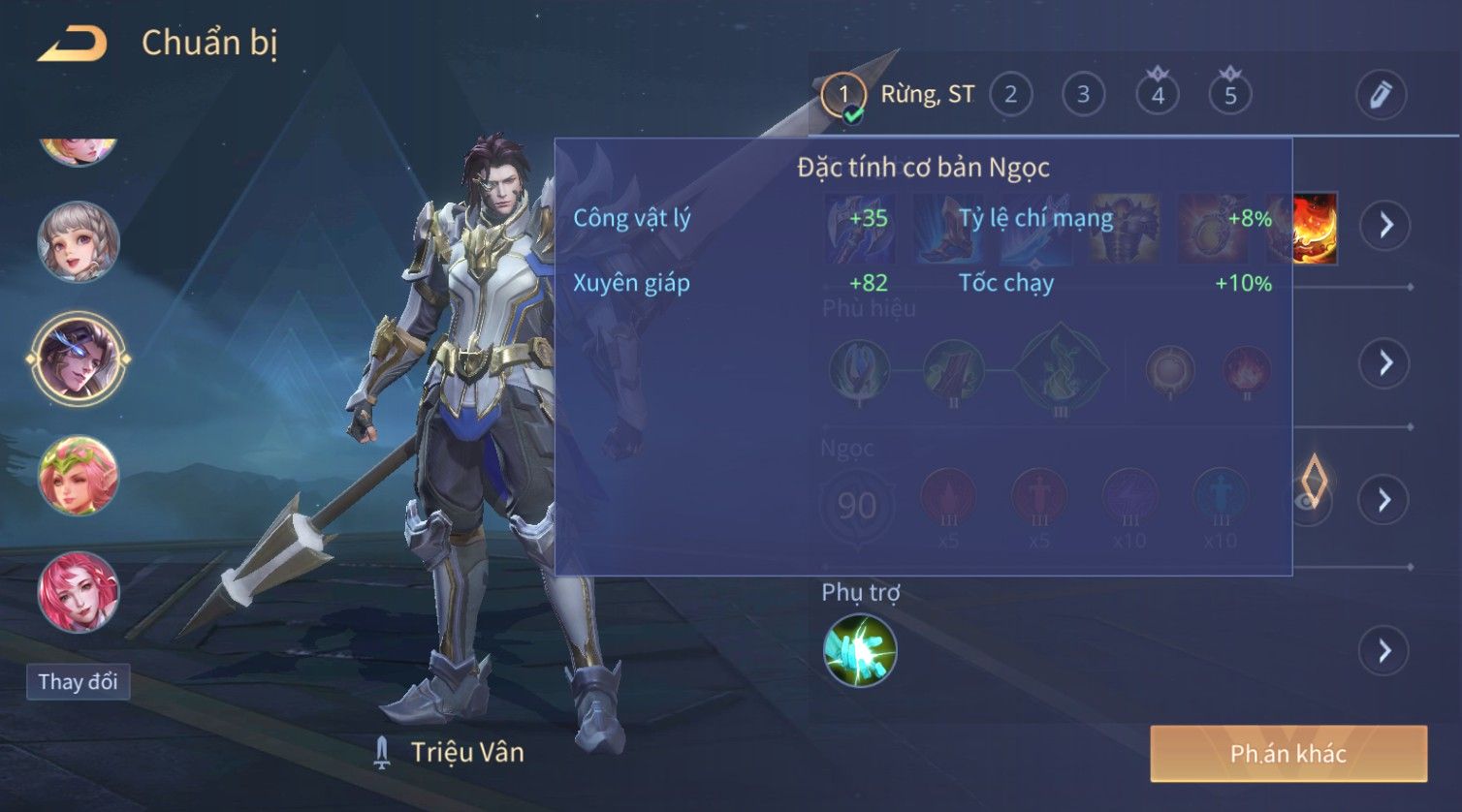
Task: Open the Phụ trợ arrow expander
Action: coord(1383,651)
